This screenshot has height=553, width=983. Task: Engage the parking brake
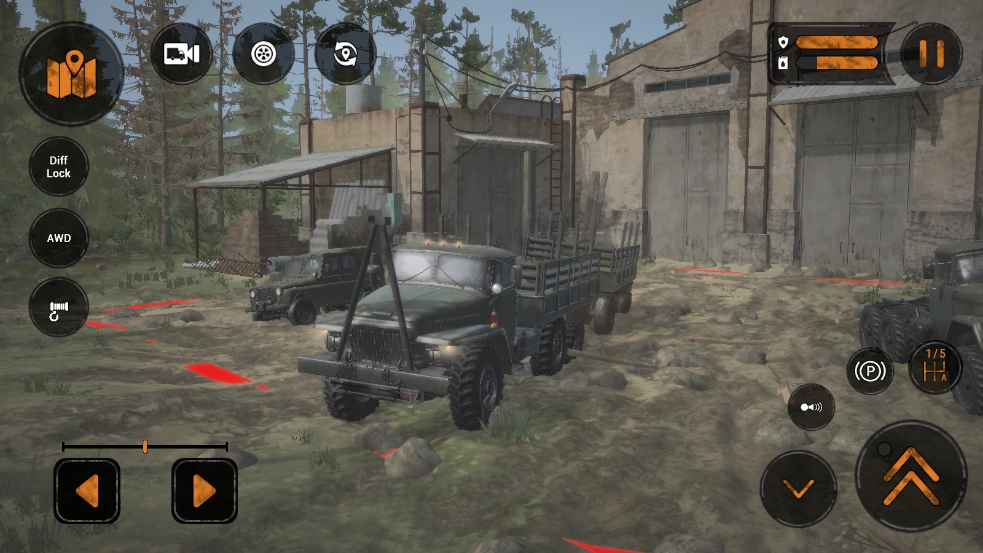point(870,372)
